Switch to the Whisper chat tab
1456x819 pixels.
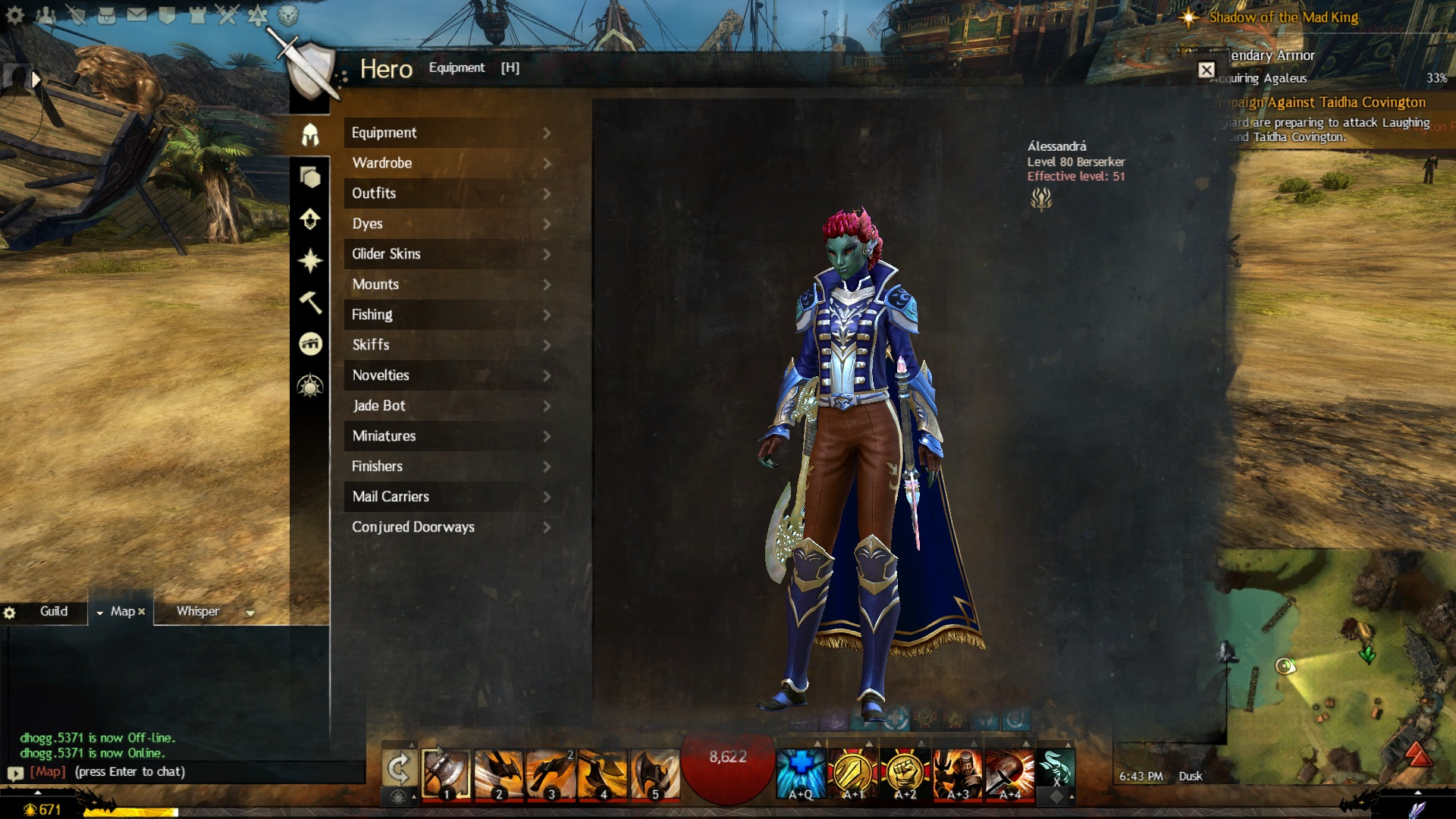click(198, 611)
